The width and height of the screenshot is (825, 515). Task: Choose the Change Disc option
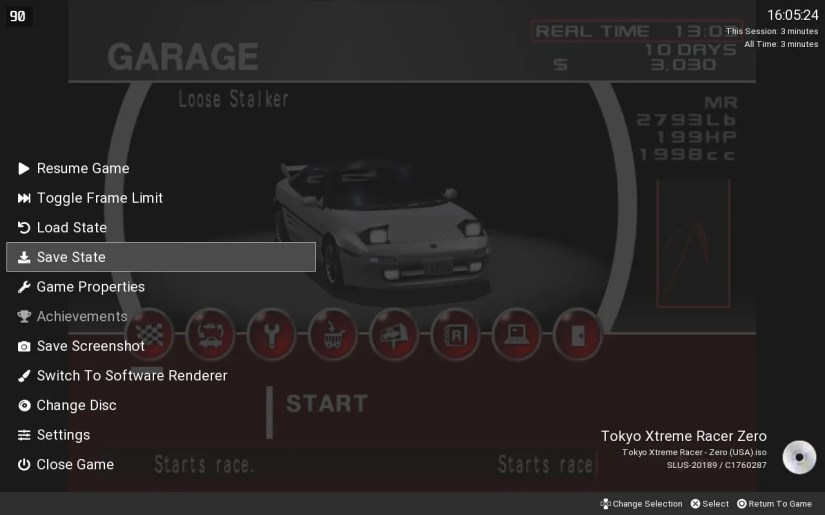(76, 405)
